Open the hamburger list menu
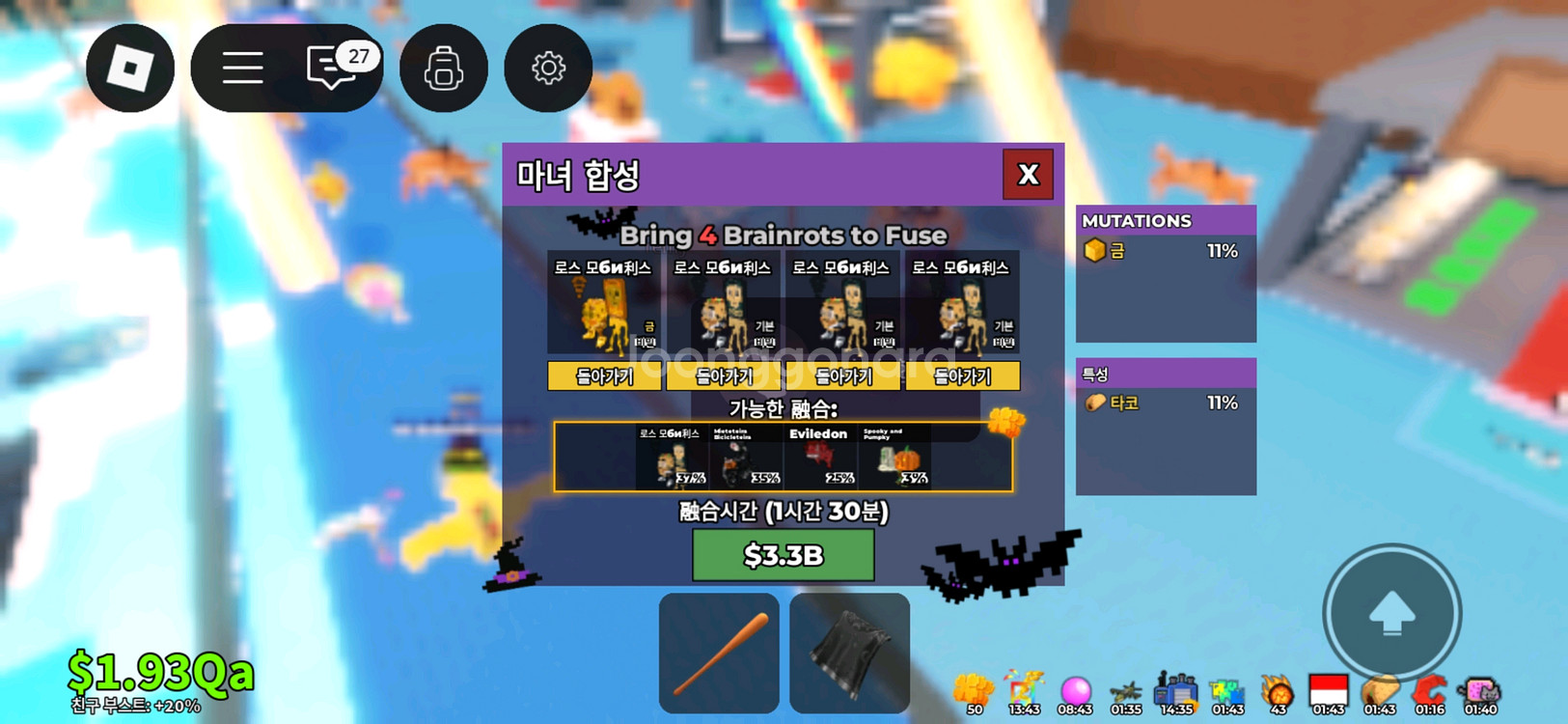Screen dimensions: 1568x724 pos(242,69)
